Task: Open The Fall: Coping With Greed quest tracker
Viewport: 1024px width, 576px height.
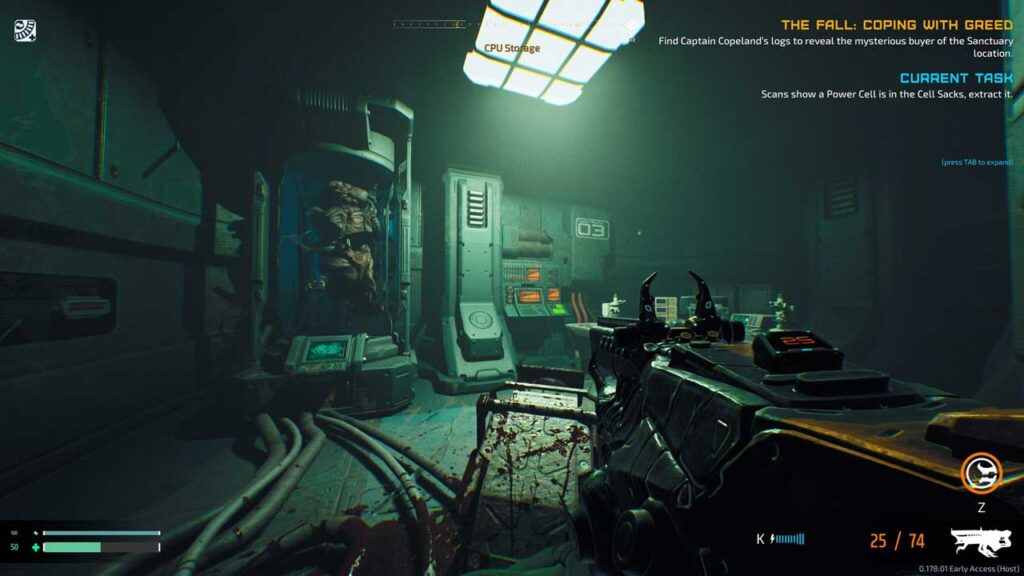Action: 896,25
